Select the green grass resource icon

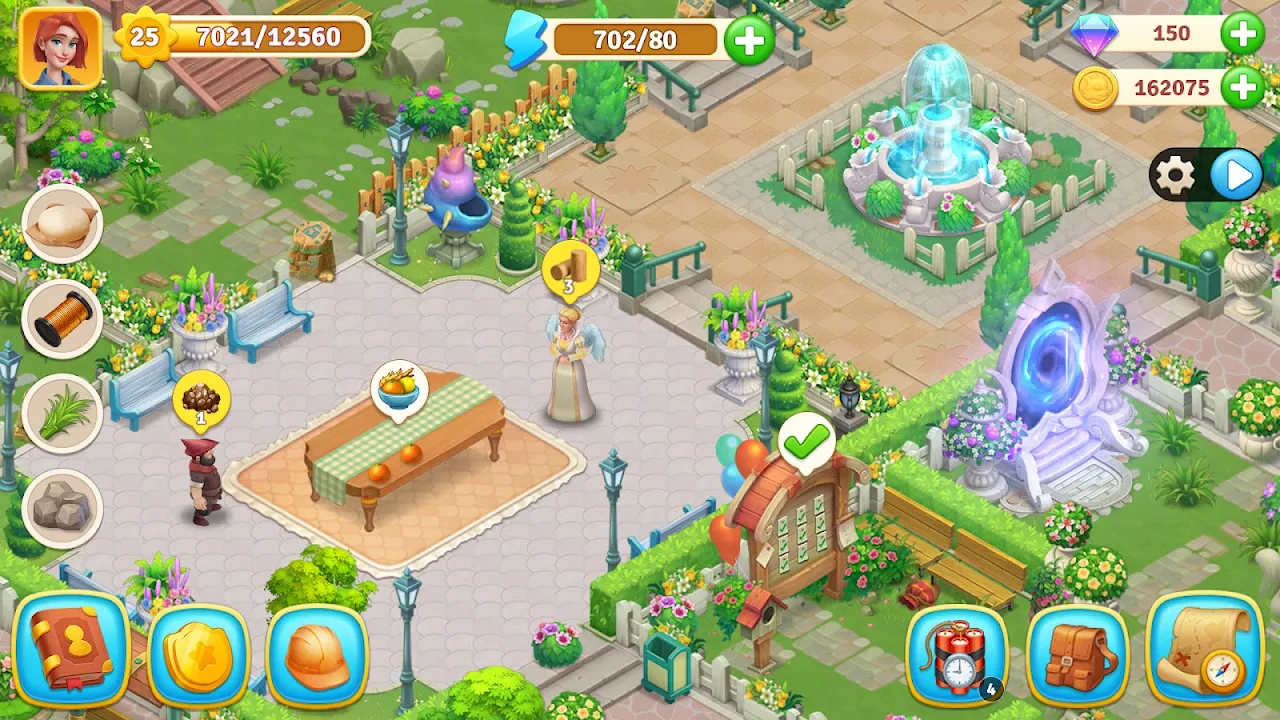pos(62,412)
